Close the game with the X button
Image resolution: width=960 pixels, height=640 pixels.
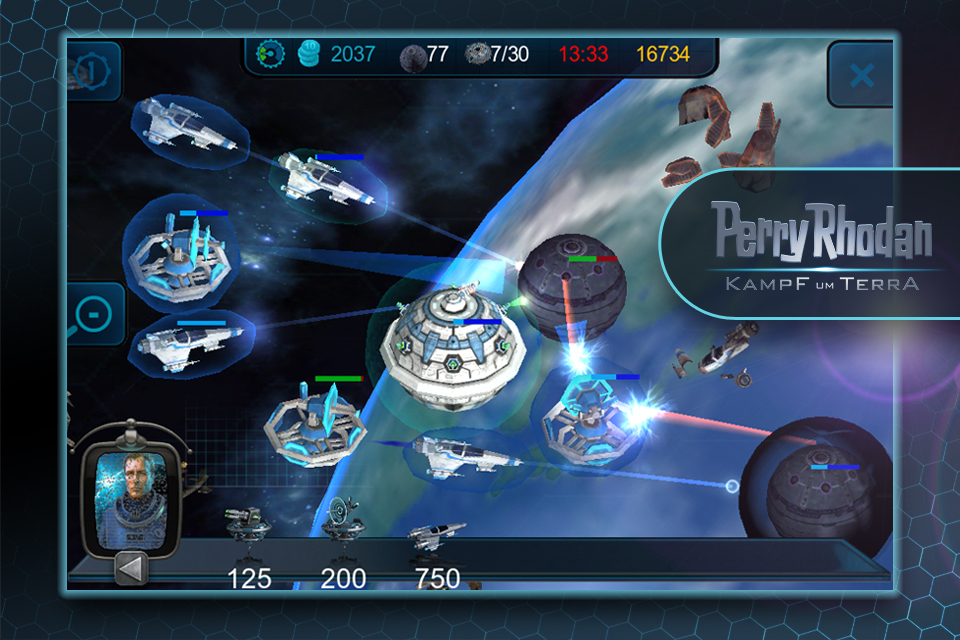pyautogui.click(x=861, y=75)
